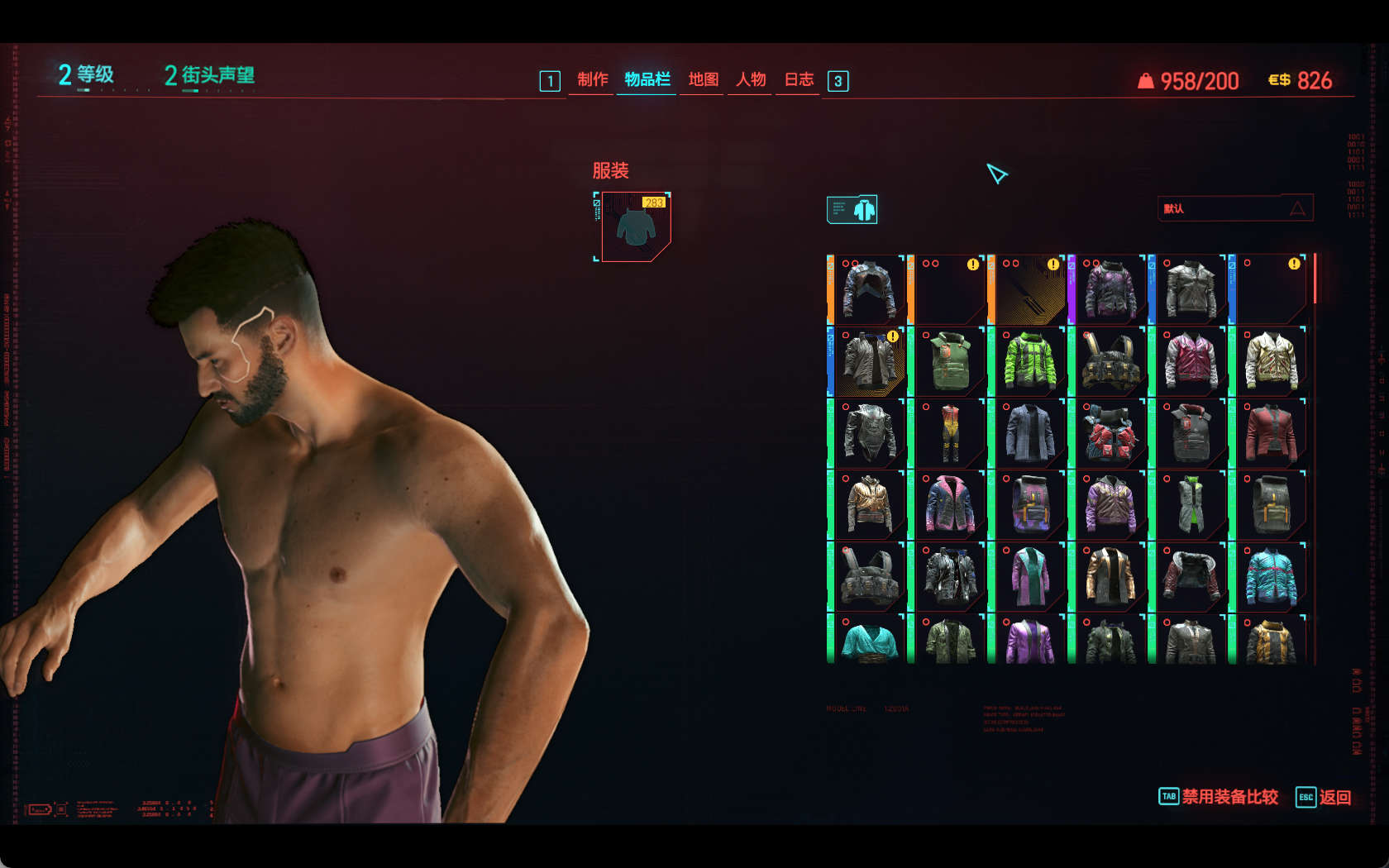Go to the 地图 map tab
1389x868 pixels.
[x=703, y=79]
